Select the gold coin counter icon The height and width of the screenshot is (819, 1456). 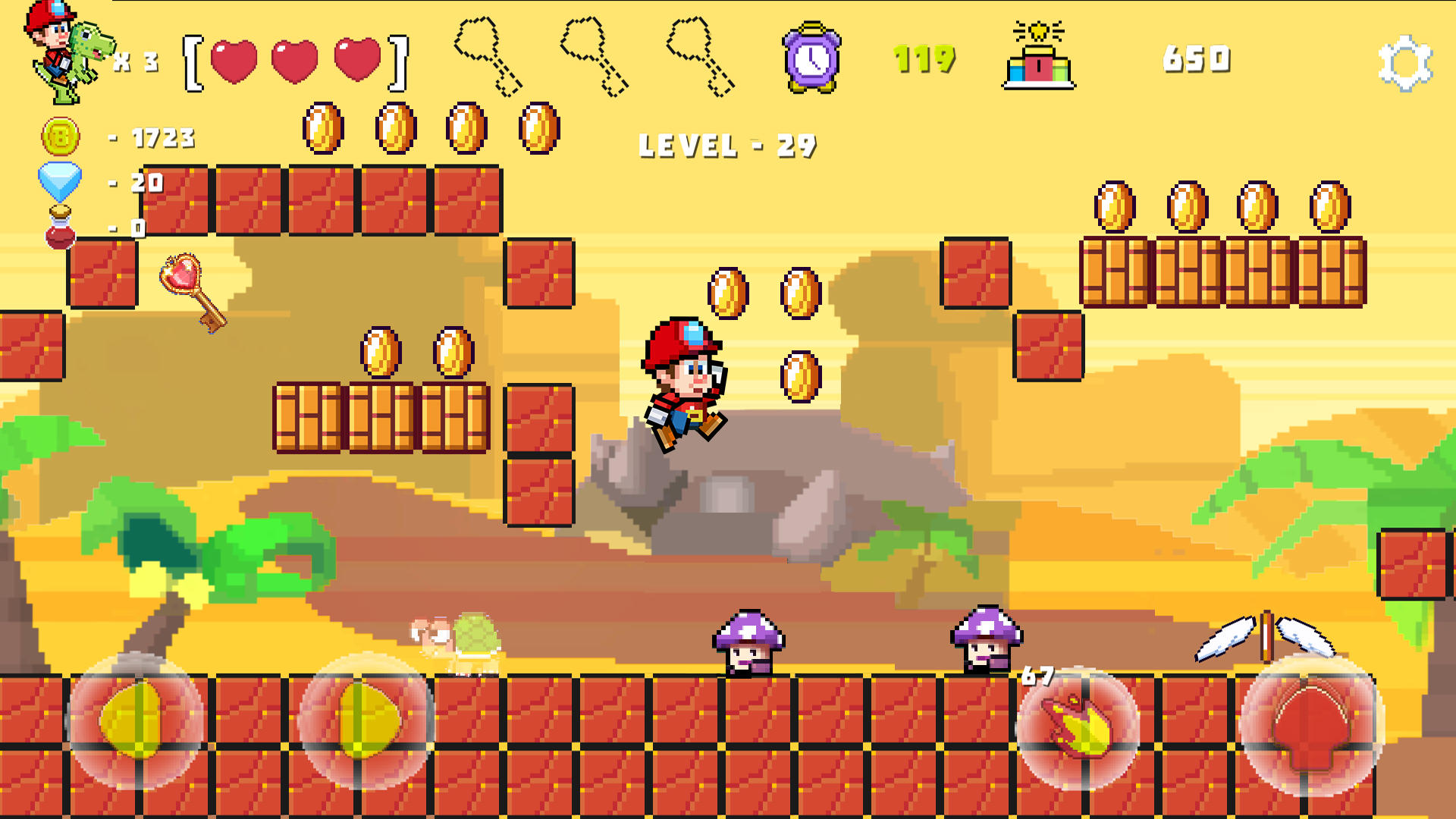[x=59, y=136]
